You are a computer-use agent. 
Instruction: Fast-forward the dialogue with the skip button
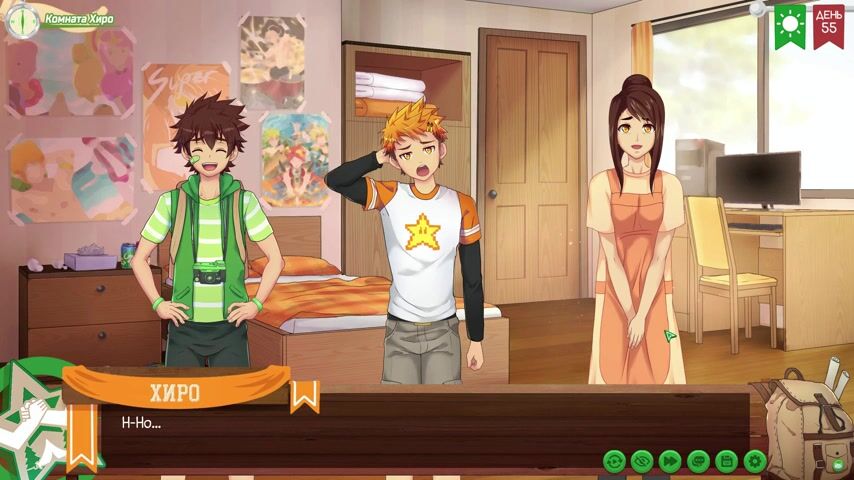point(670,461)
